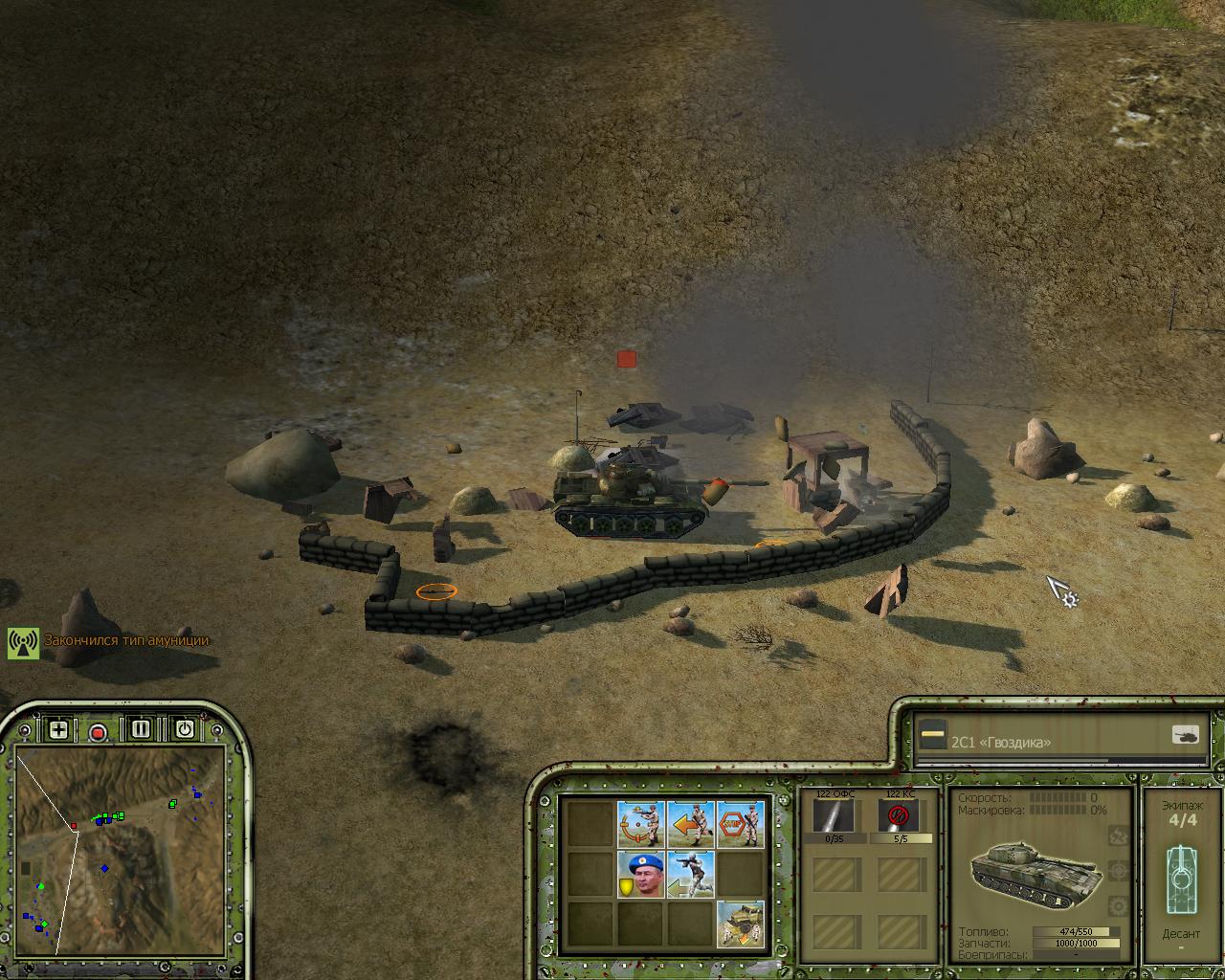Select the 122 КС shell type
Viewport: 1225px width, 980px height.
coord(900,816)
